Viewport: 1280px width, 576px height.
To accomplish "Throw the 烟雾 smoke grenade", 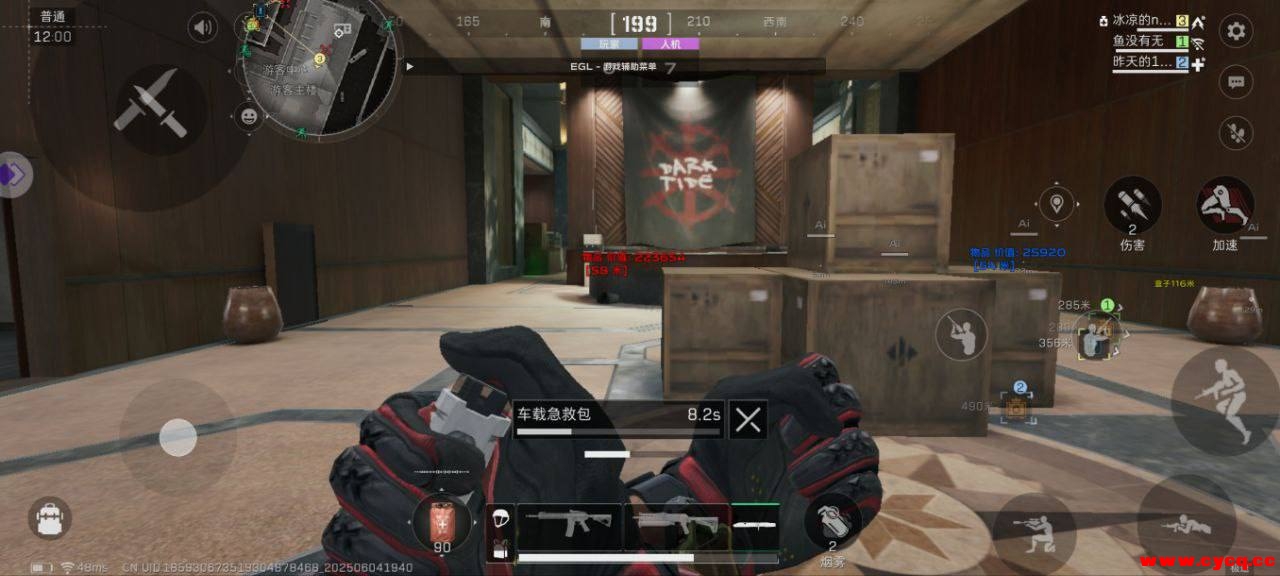I will click(x=832, y=521).
